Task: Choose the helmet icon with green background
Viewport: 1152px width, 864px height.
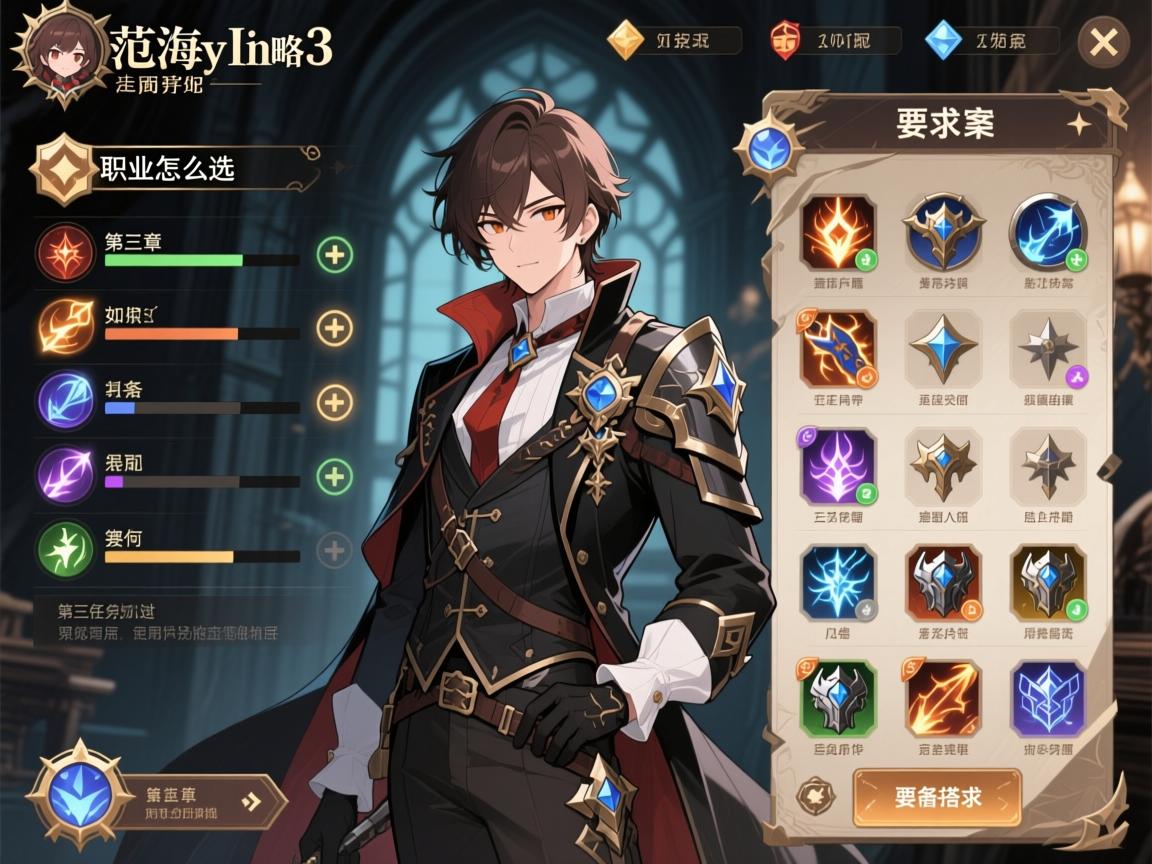Action: point(838,698)
